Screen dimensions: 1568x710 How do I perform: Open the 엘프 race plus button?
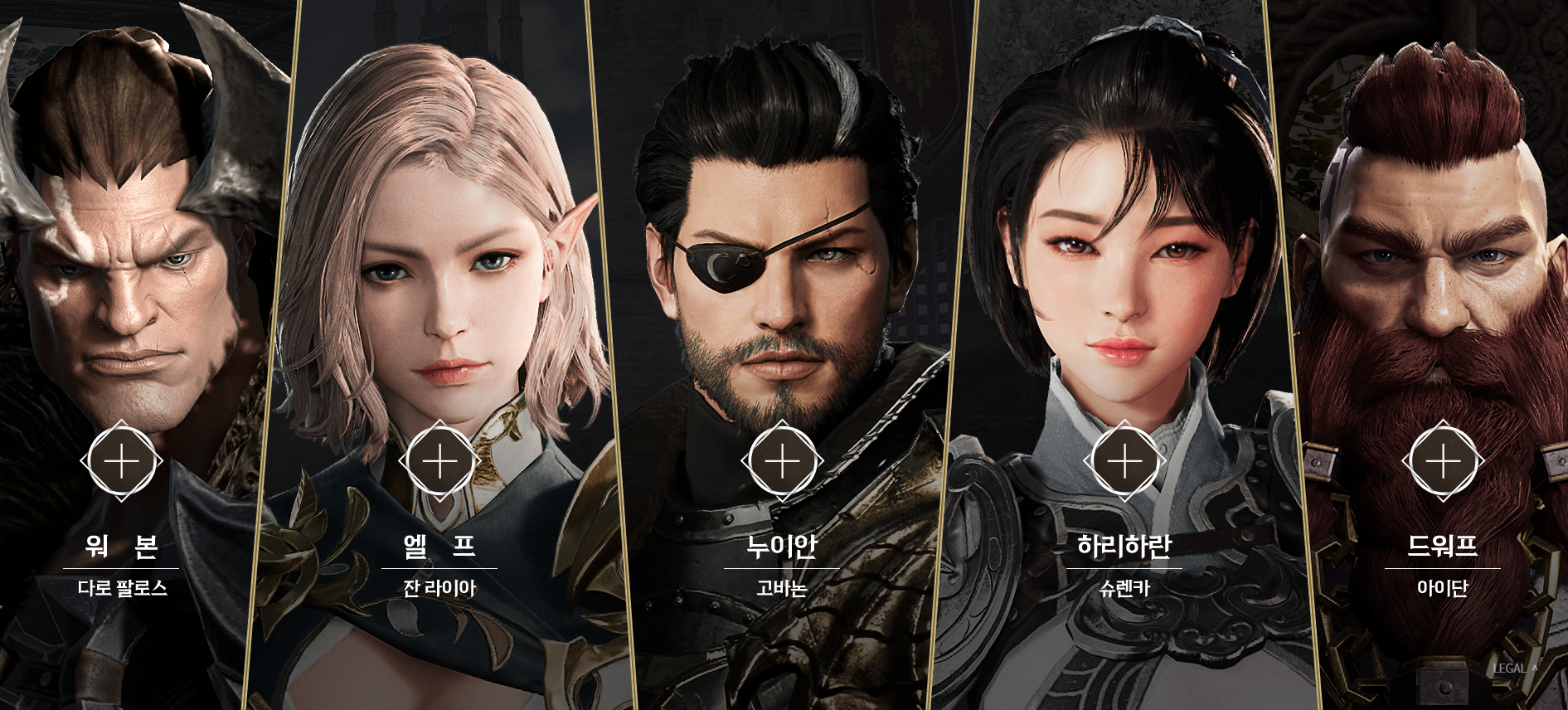click(439, 461)
